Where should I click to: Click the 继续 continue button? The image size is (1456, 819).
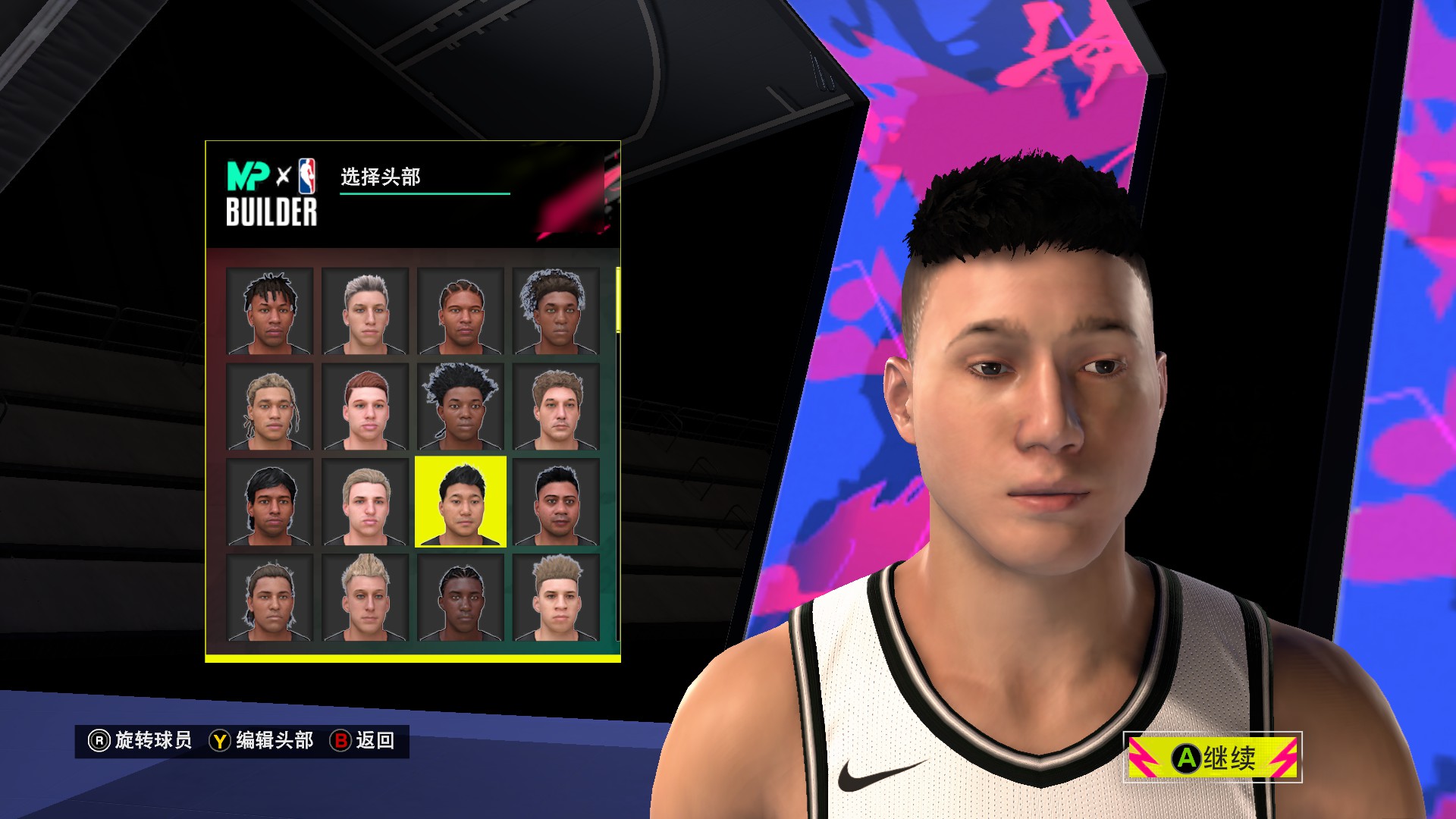(x=1213, y=757)
